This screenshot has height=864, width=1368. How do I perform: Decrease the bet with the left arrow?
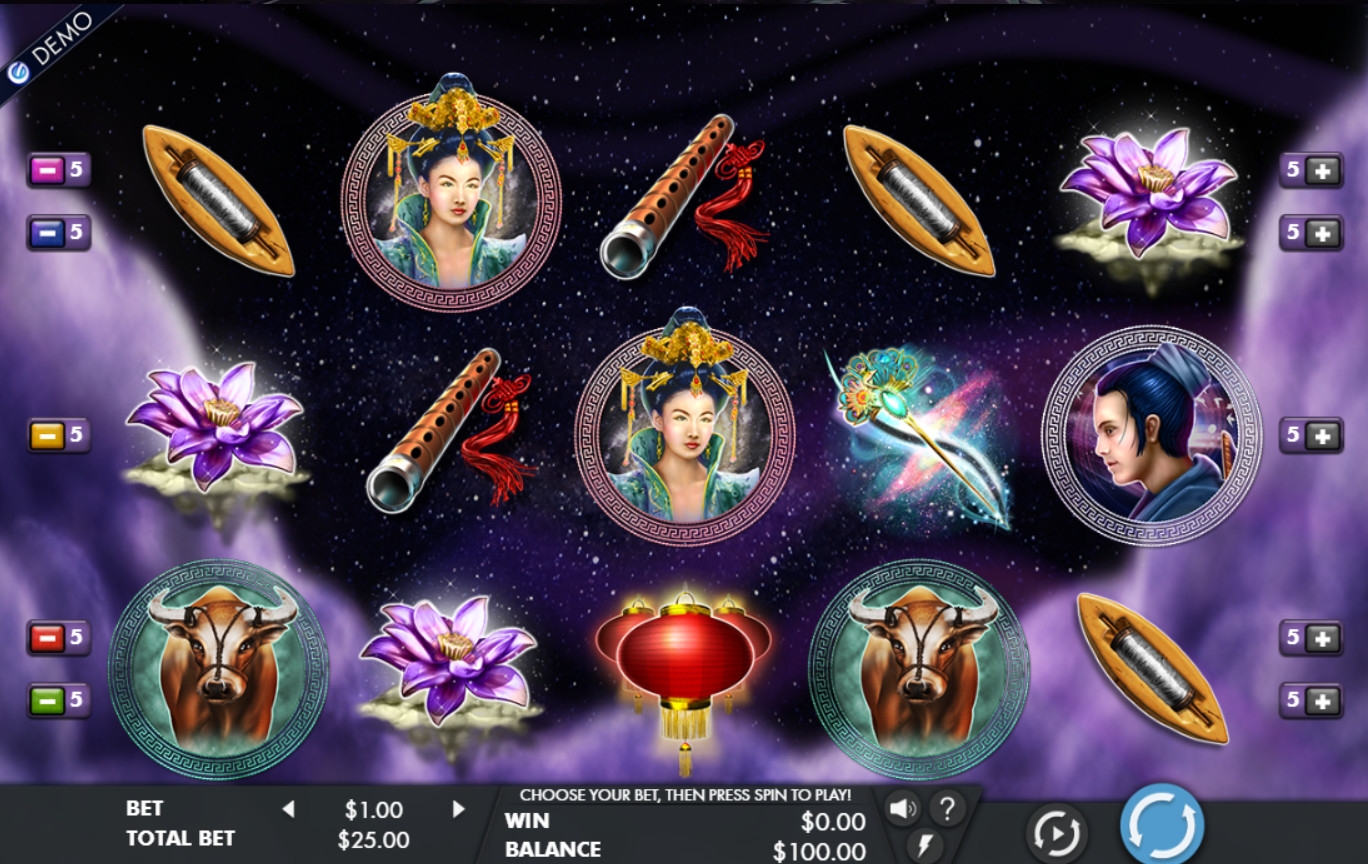pos(288,809)
